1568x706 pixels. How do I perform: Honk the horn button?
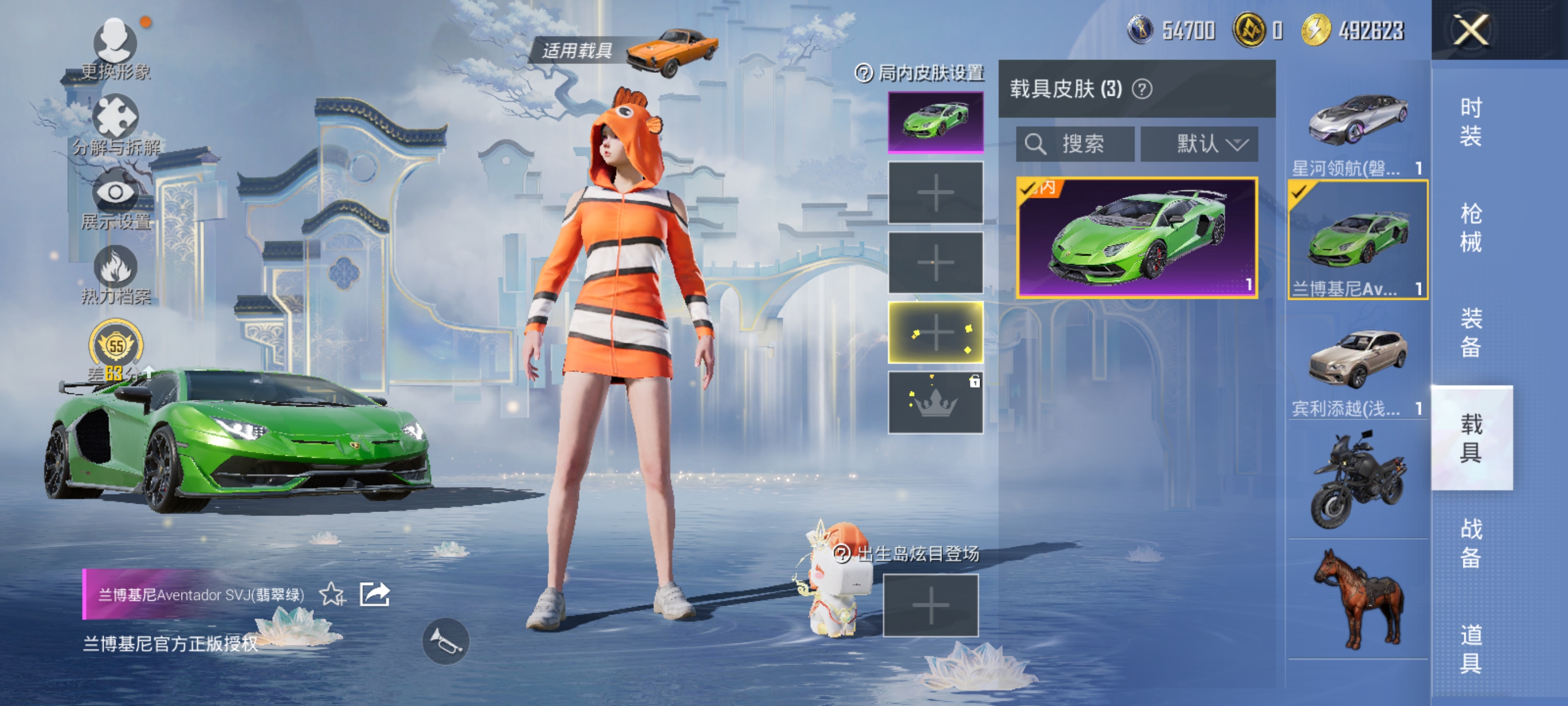446,641
